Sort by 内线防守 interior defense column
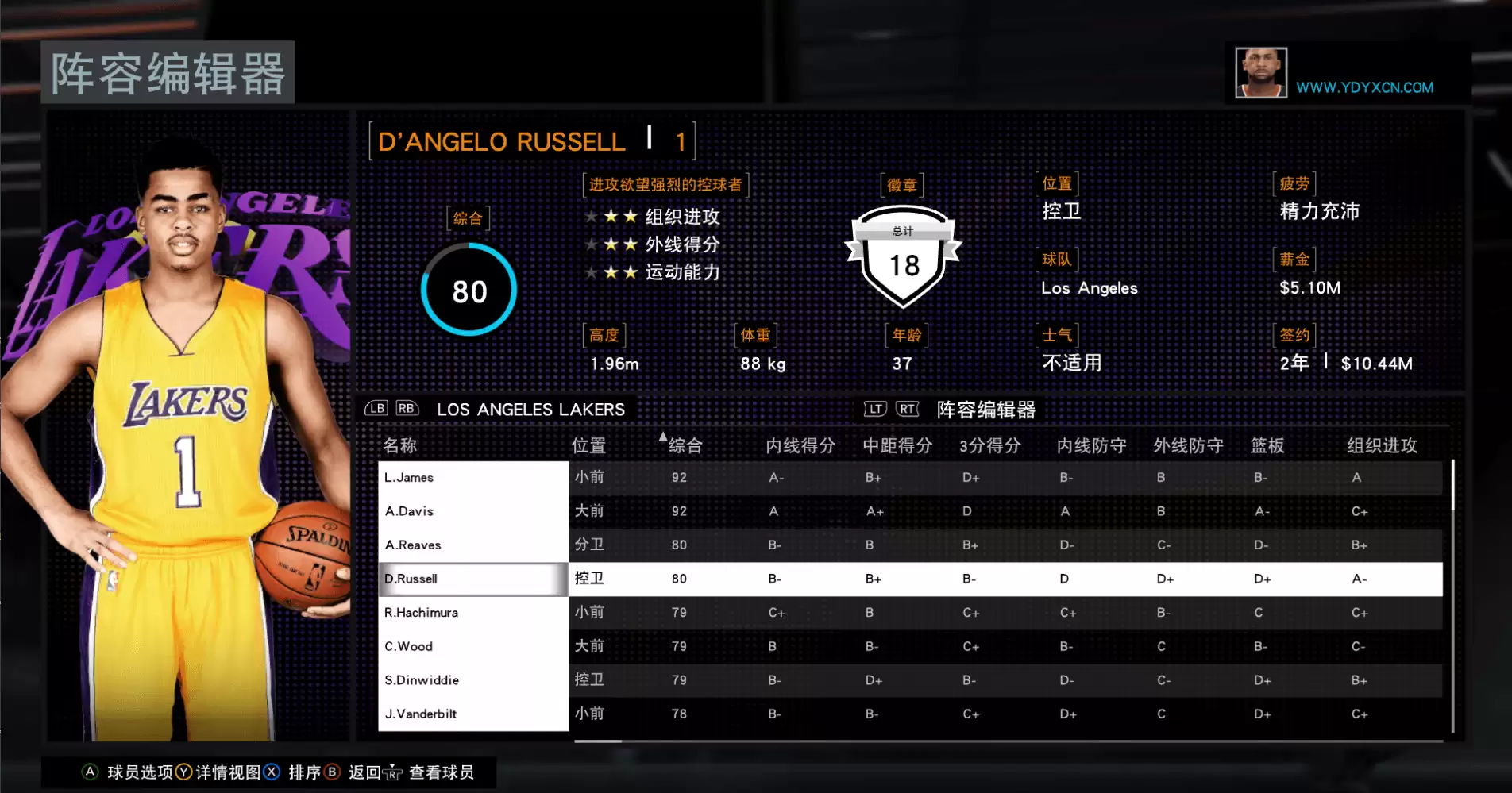Image resolution: width=1512 pixels, height=793 pixels. click(1091, 445)
